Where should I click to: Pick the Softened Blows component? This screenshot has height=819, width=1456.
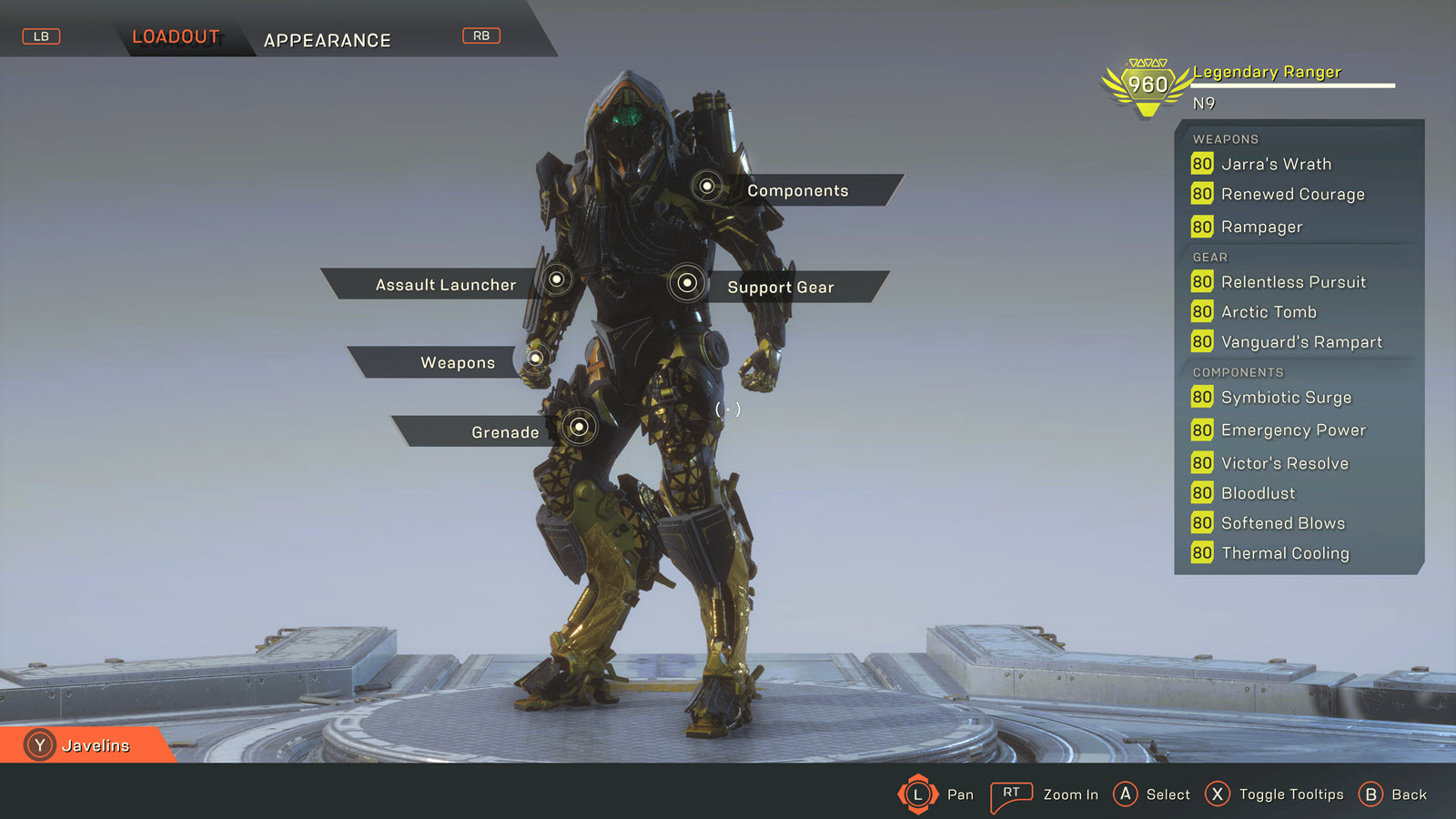(x=1282, y=523)
